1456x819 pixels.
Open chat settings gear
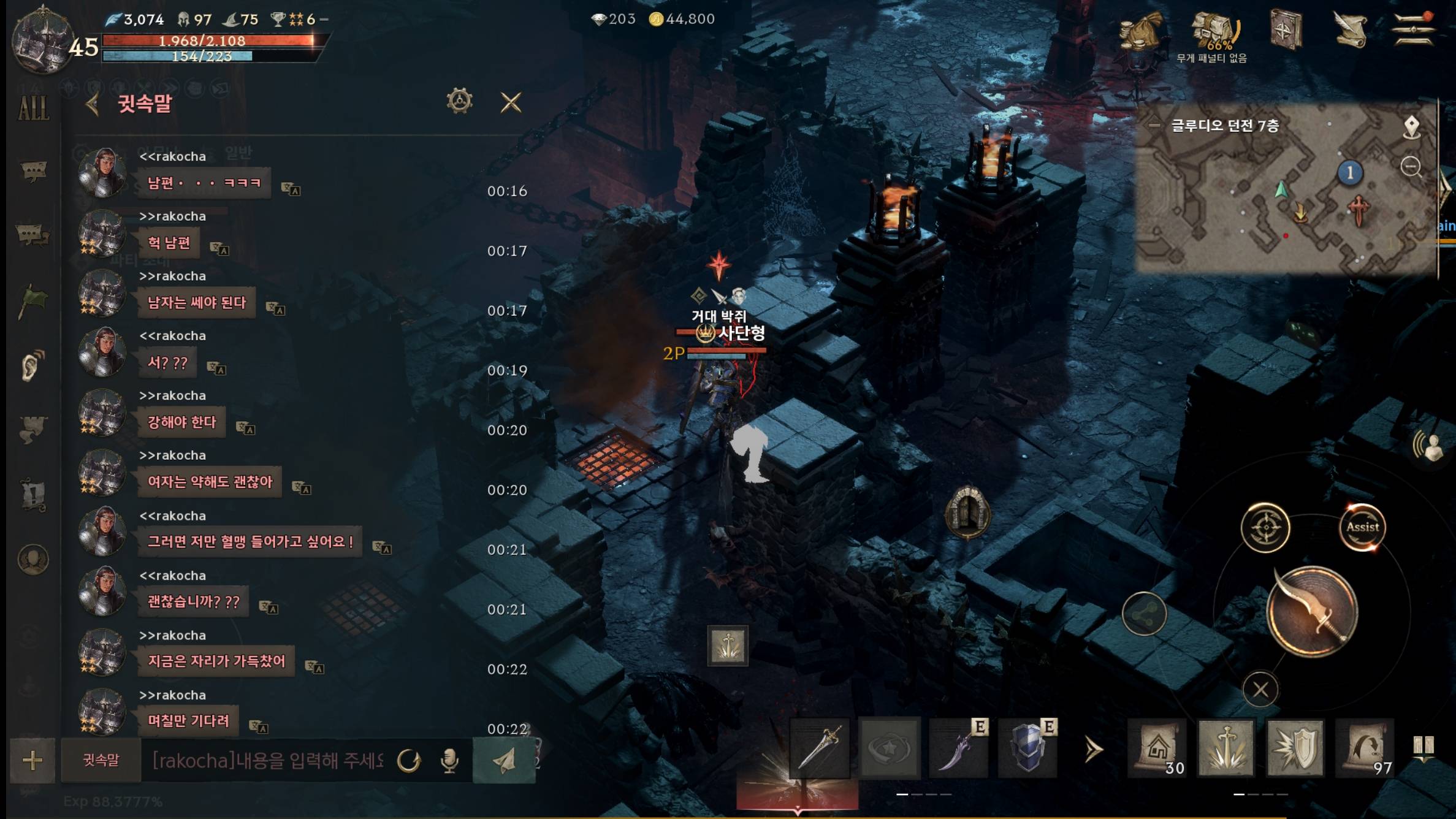pyautogui.click(x=459, y=101)
